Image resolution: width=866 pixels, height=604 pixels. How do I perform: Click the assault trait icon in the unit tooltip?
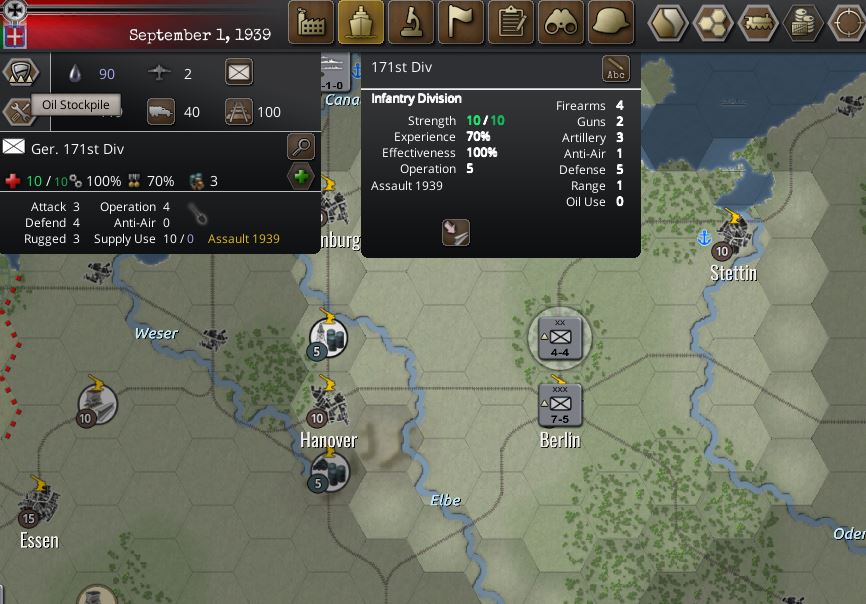pyautogui.click(x=456, y=232)
